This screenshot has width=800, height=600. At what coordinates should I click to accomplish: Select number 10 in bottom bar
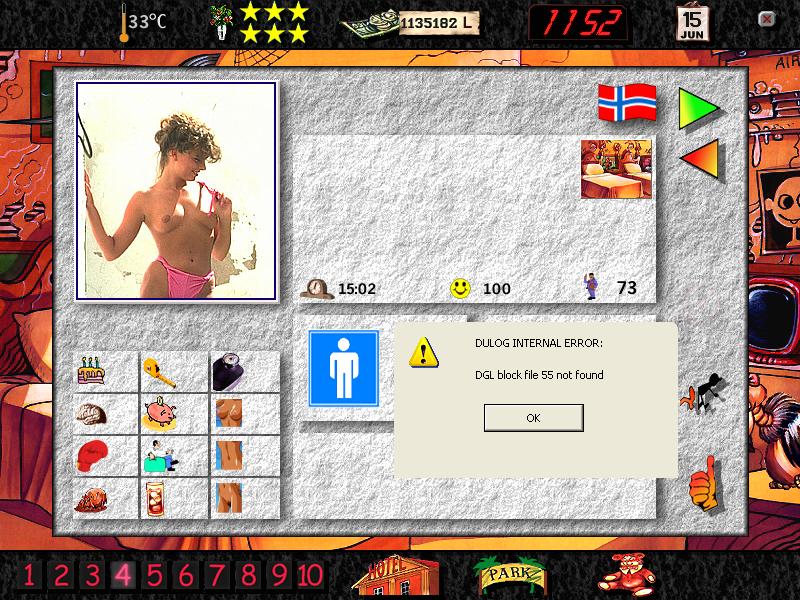(x=310, y=575)
